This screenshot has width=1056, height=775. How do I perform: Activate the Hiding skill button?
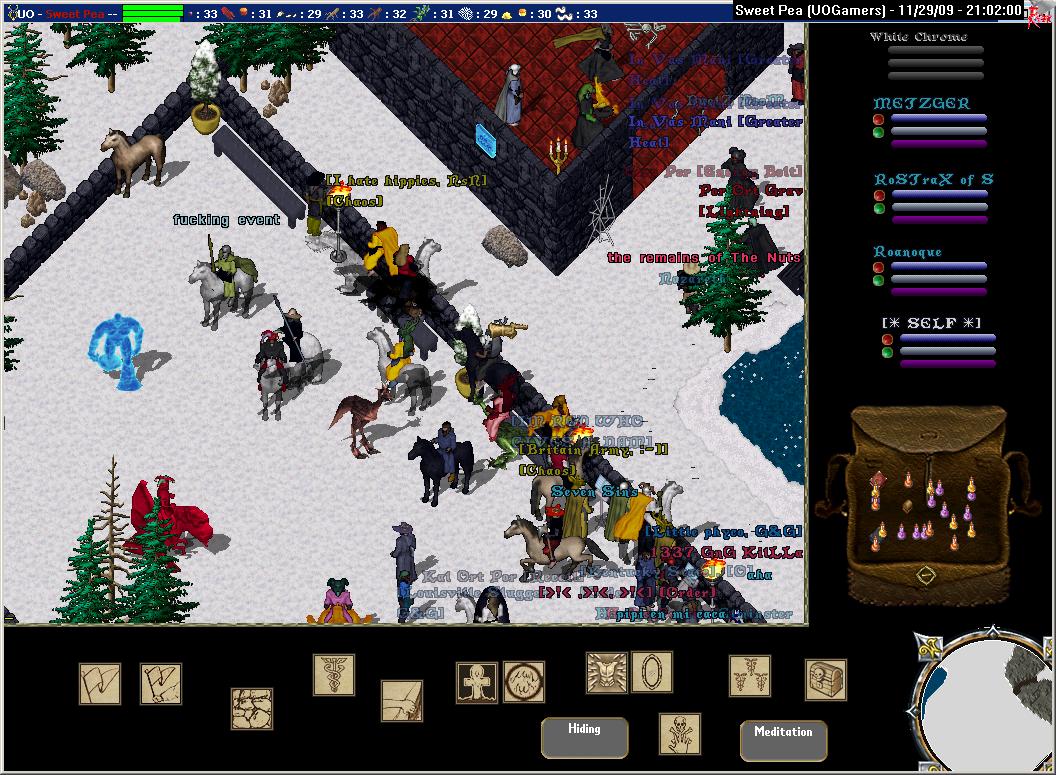point(584,738)
